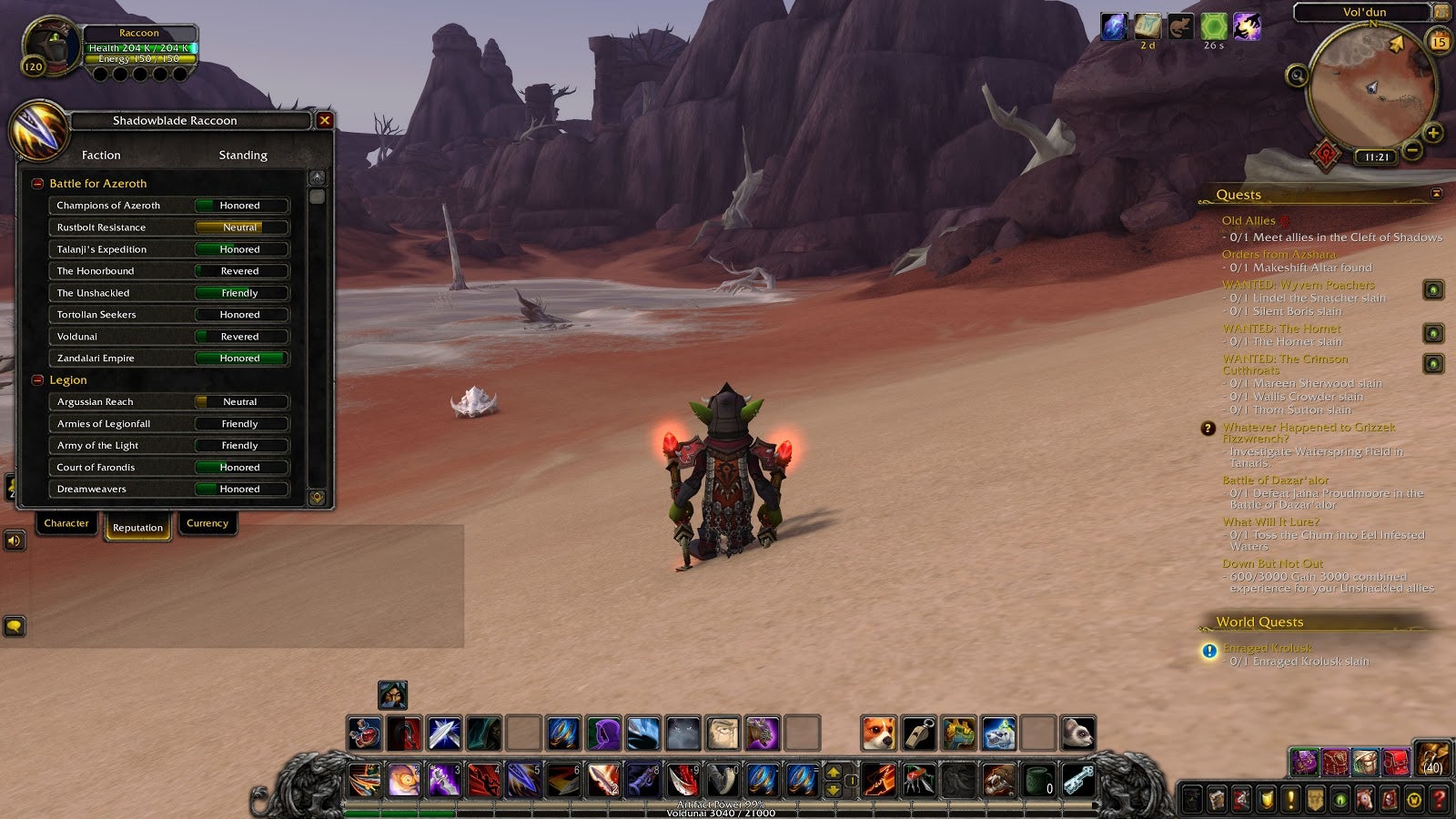Open the red question mark help button
Viewport: 1456px width, 819px height.
tap(1439, 800)
